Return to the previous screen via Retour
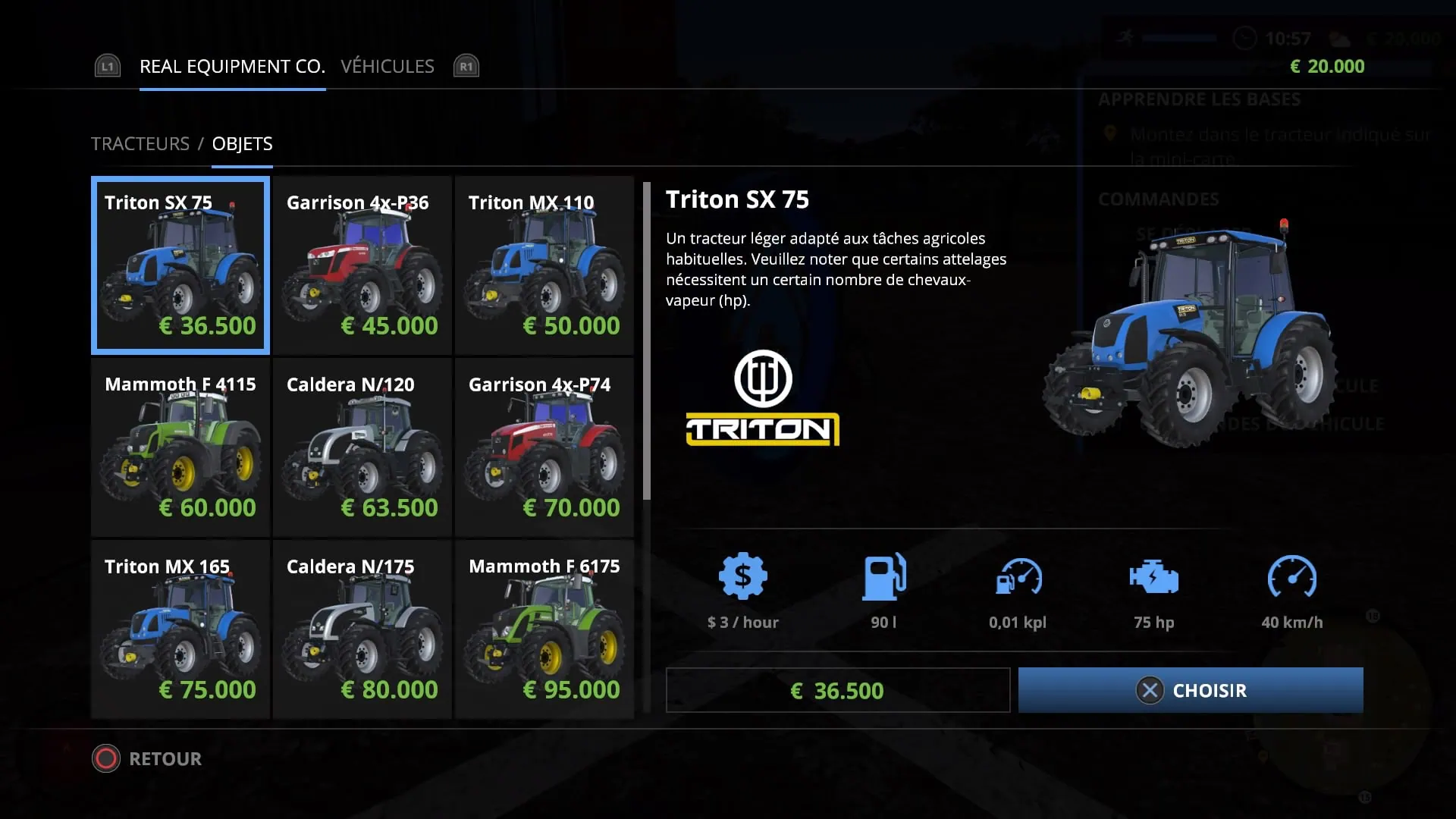This screenshot has width=1456, height=819. (148, 759)
